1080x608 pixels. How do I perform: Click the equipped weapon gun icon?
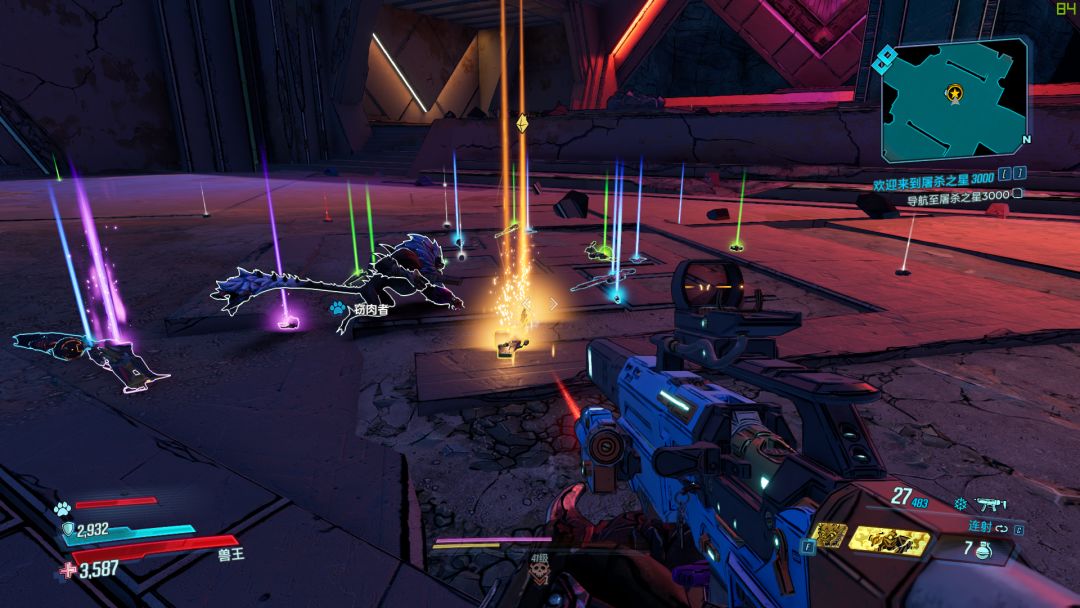[987, 503]
